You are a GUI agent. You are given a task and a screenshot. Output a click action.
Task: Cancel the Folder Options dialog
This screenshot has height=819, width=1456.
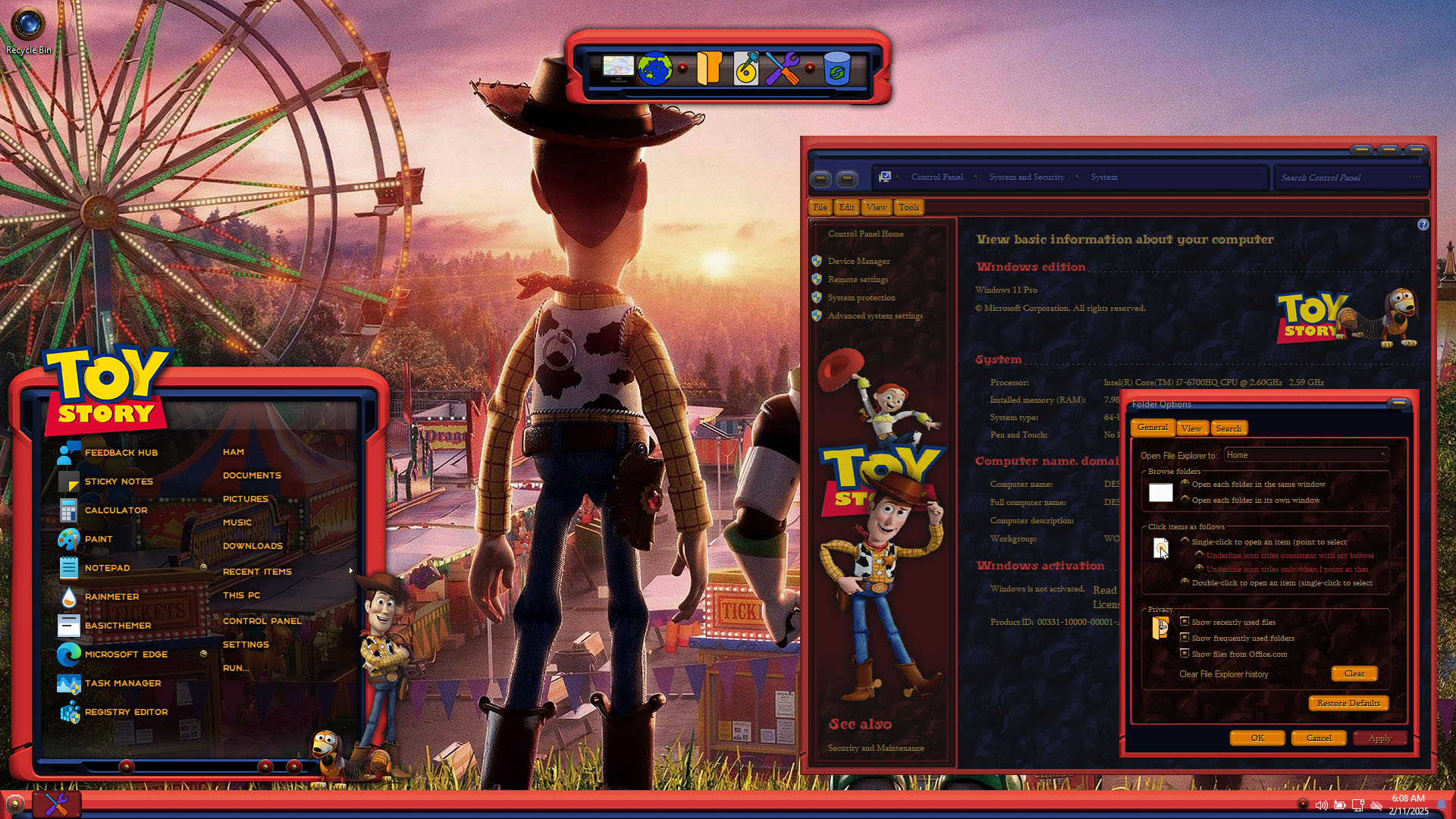pyautogui.click(x=1319, y=738)
